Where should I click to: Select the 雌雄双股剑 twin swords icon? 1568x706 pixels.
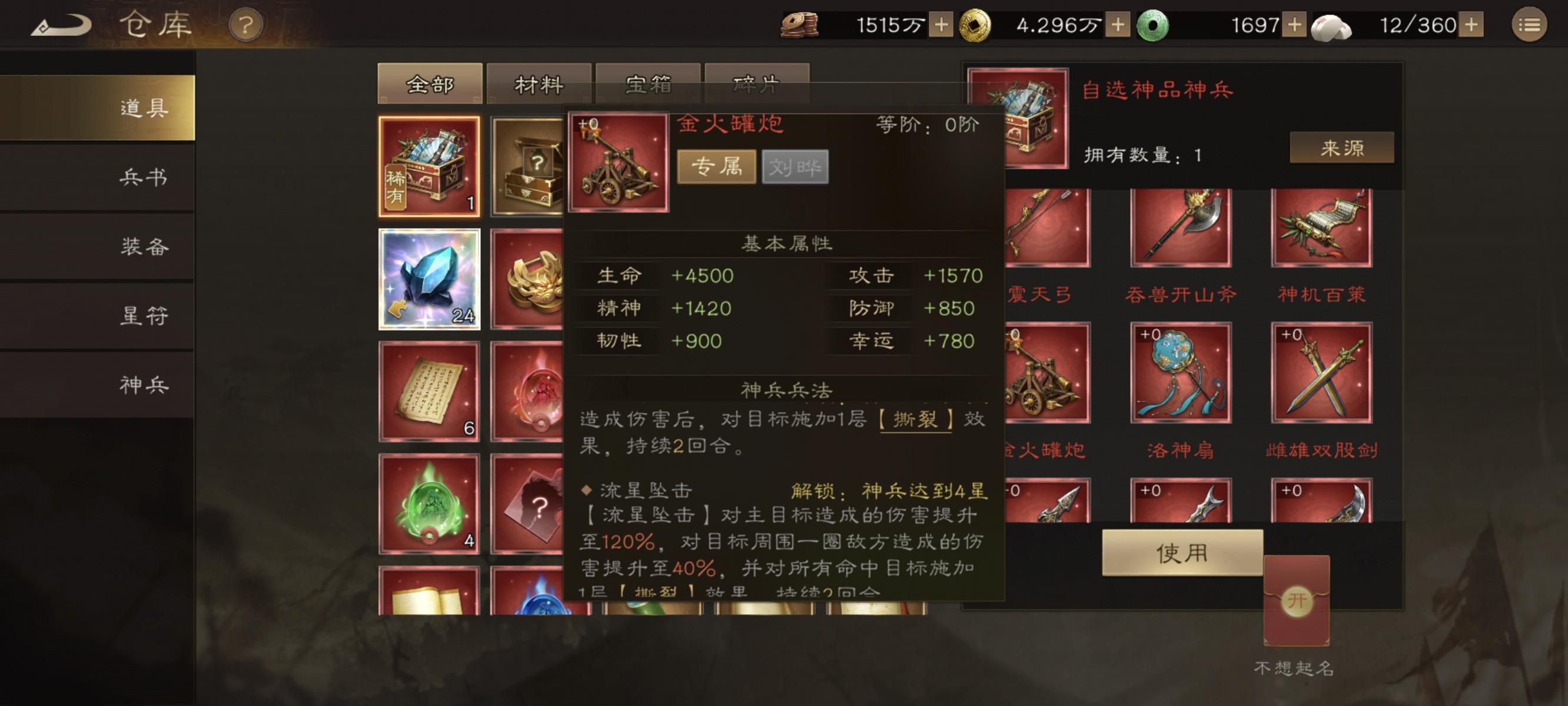coord(1321,374)
